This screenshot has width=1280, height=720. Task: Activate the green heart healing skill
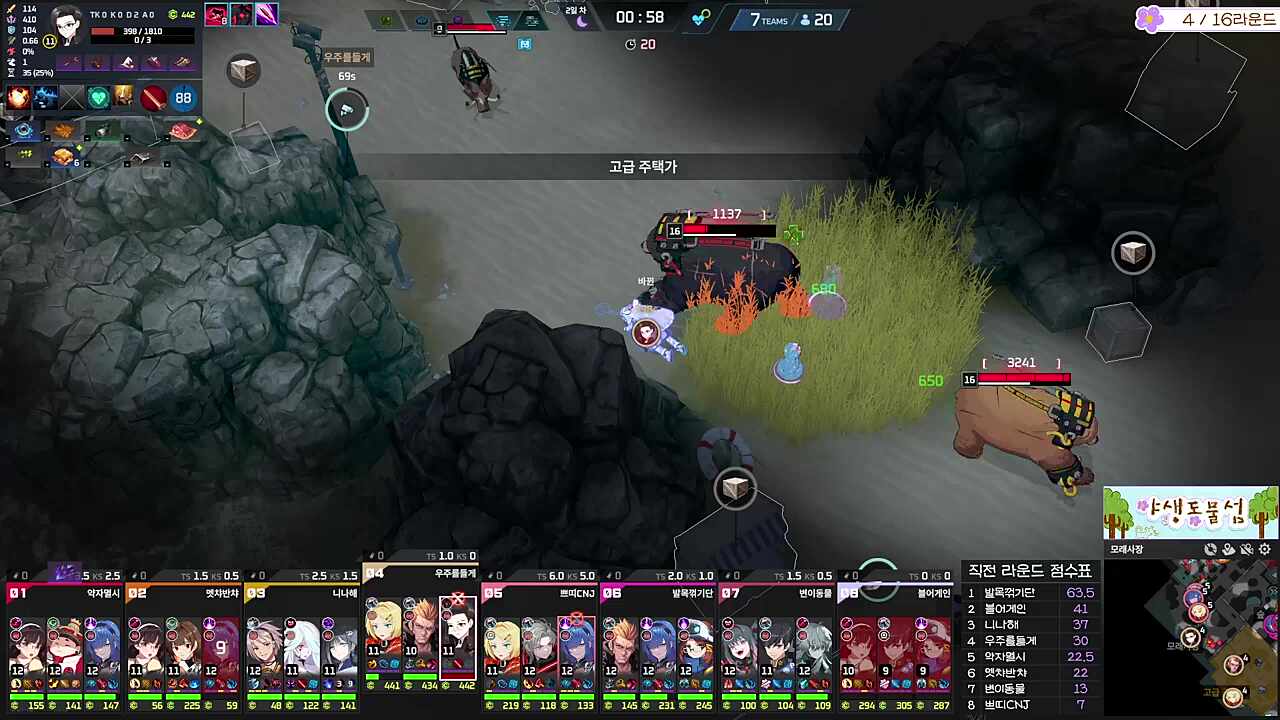pos(96,96)
